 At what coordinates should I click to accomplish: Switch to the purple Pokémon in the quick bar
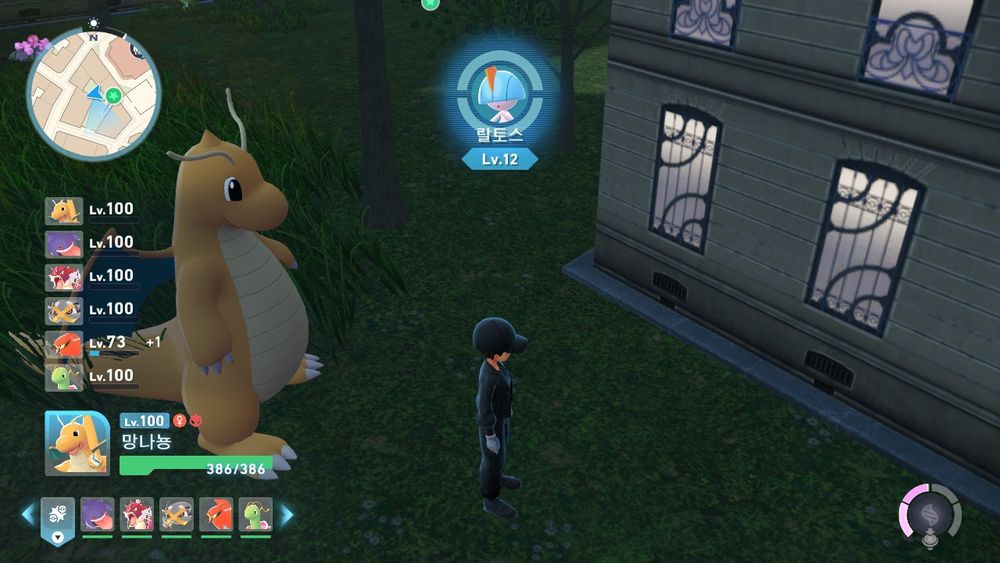[97, 515]
